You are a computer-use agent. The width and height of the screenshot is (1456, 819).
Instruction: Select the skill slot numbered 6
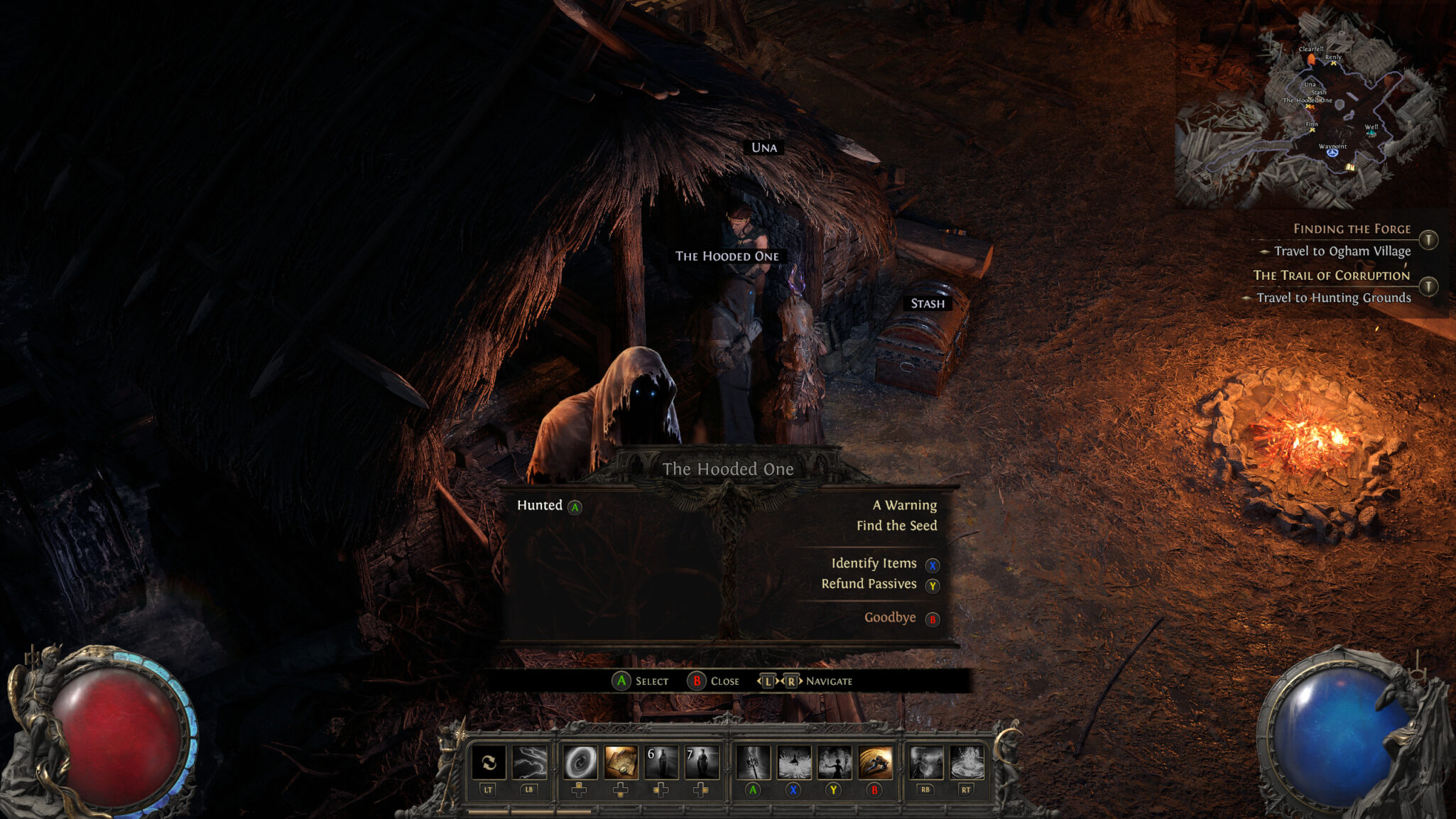pyautogui.click(x=661, y=763)
